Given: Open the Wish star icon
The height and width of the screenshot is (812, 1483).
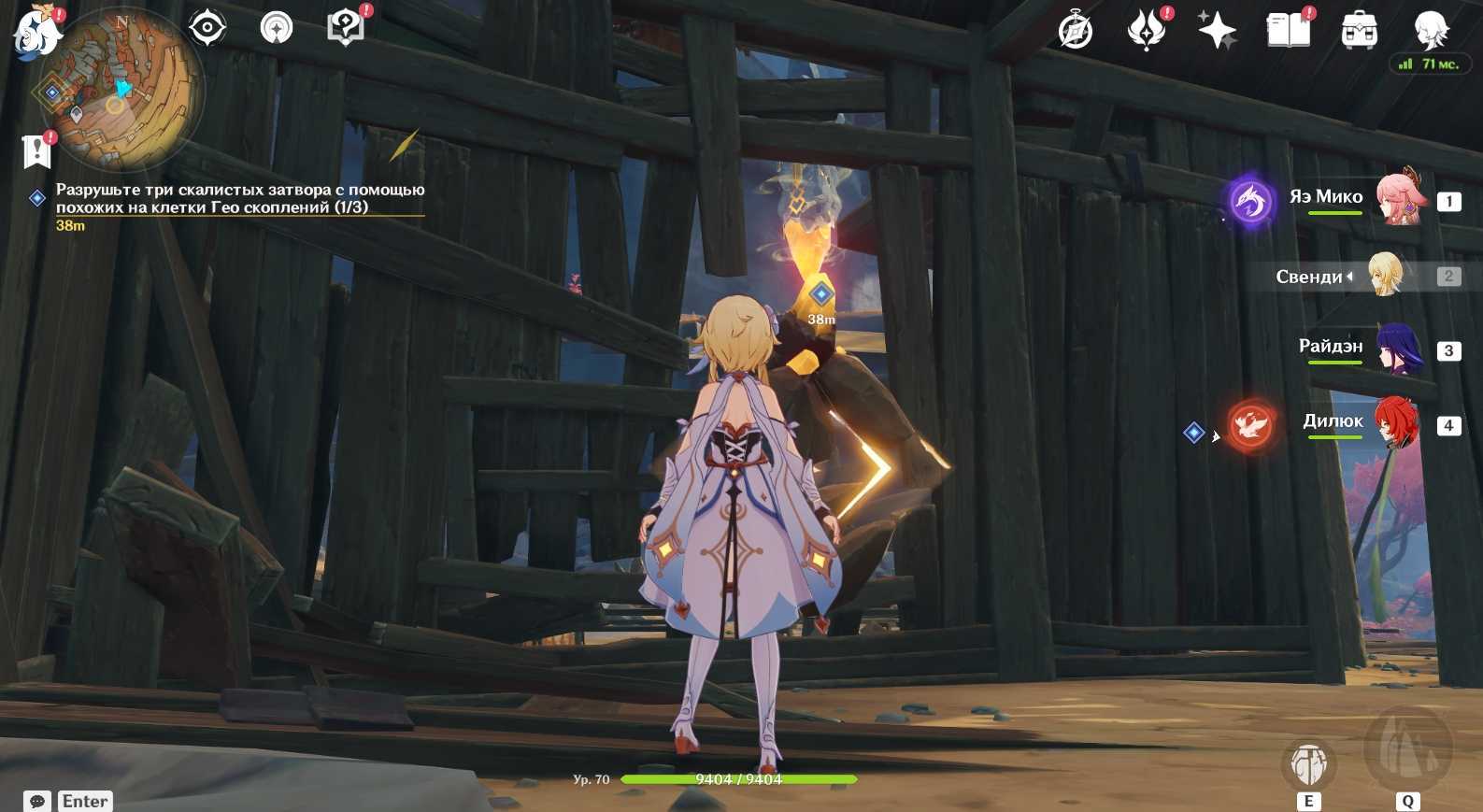Looking at the screenshot, I should pyautogui.click(x=1217, y=30).
